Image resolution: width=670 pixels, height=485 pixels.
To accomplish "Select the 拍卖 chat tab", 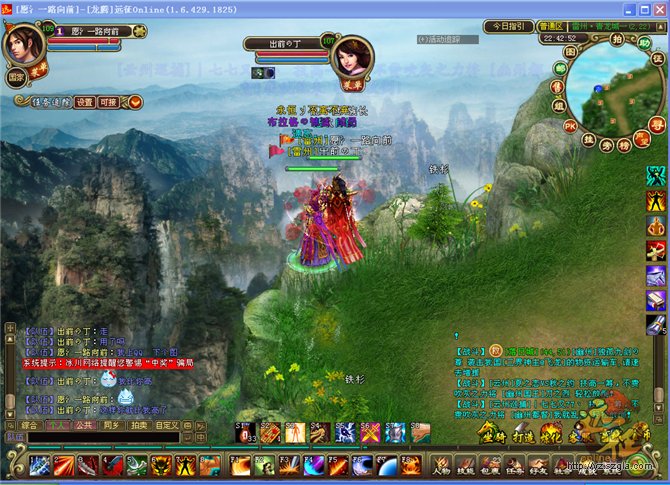I will pos(138,425).
